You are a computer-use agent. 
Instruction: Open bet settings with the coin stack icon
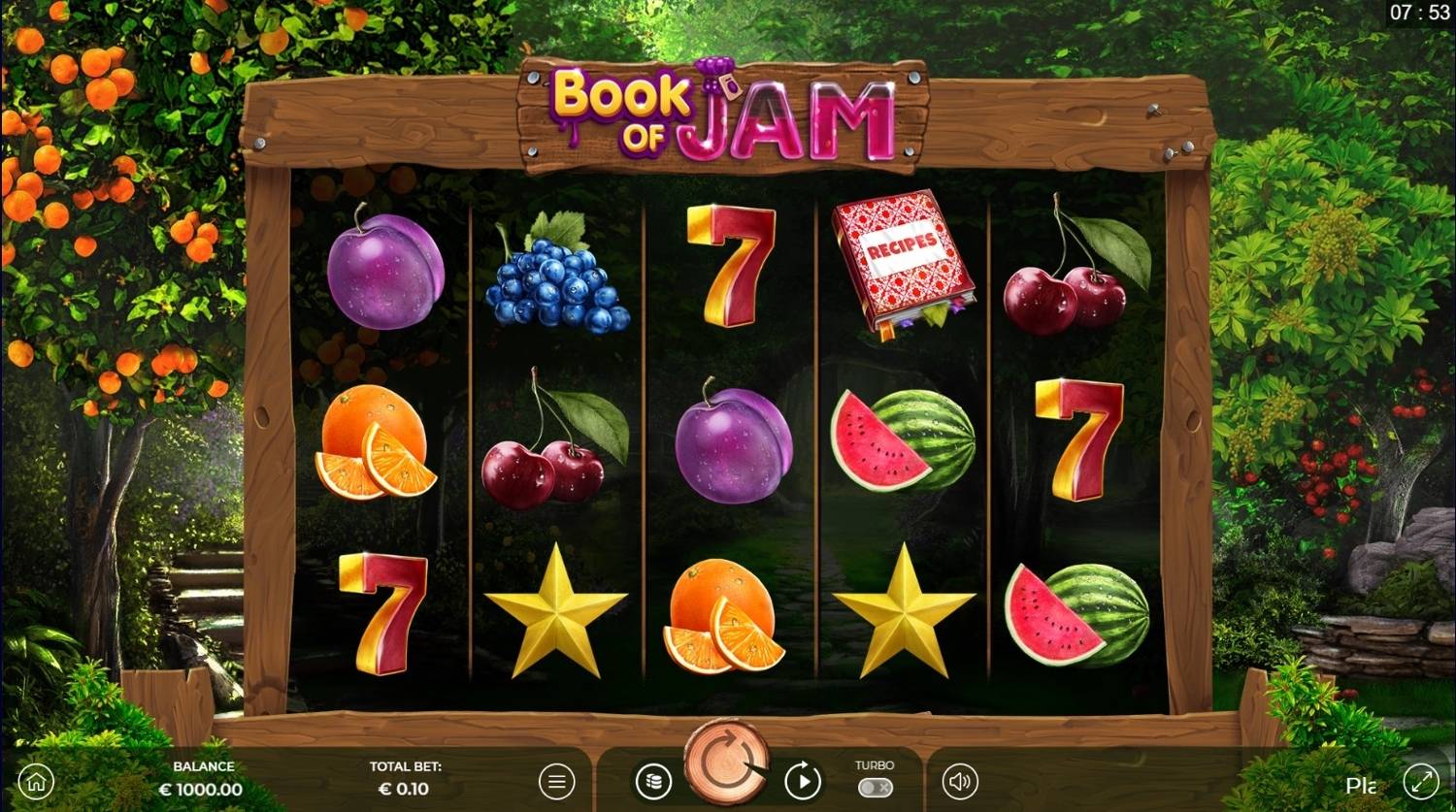tap(652, 780)
